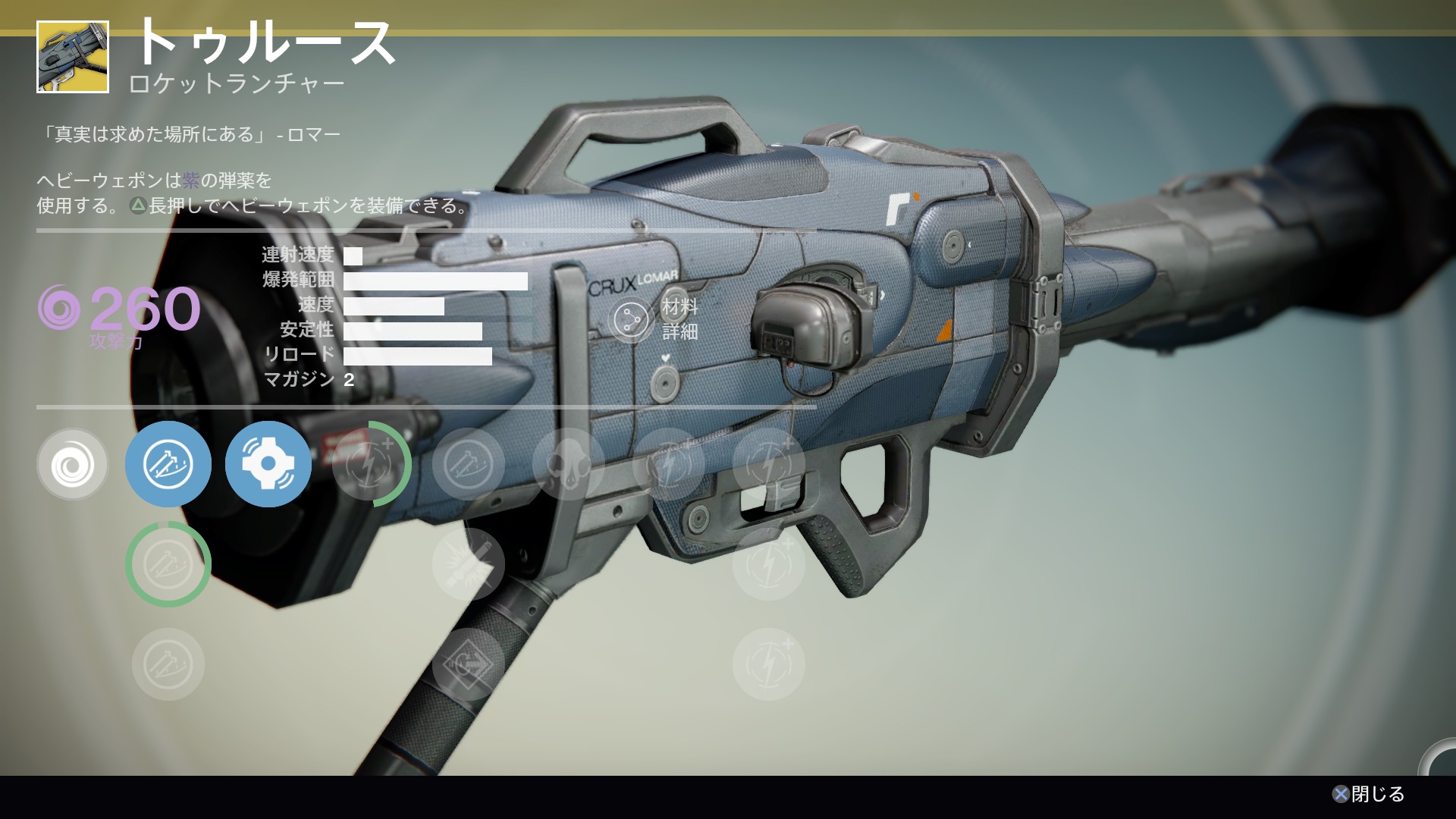Image resolution: width=1456 pixels, height=819 pixels.
Task: Select the highlighted blue tracking crosshair perk
Action: [268, 464]
